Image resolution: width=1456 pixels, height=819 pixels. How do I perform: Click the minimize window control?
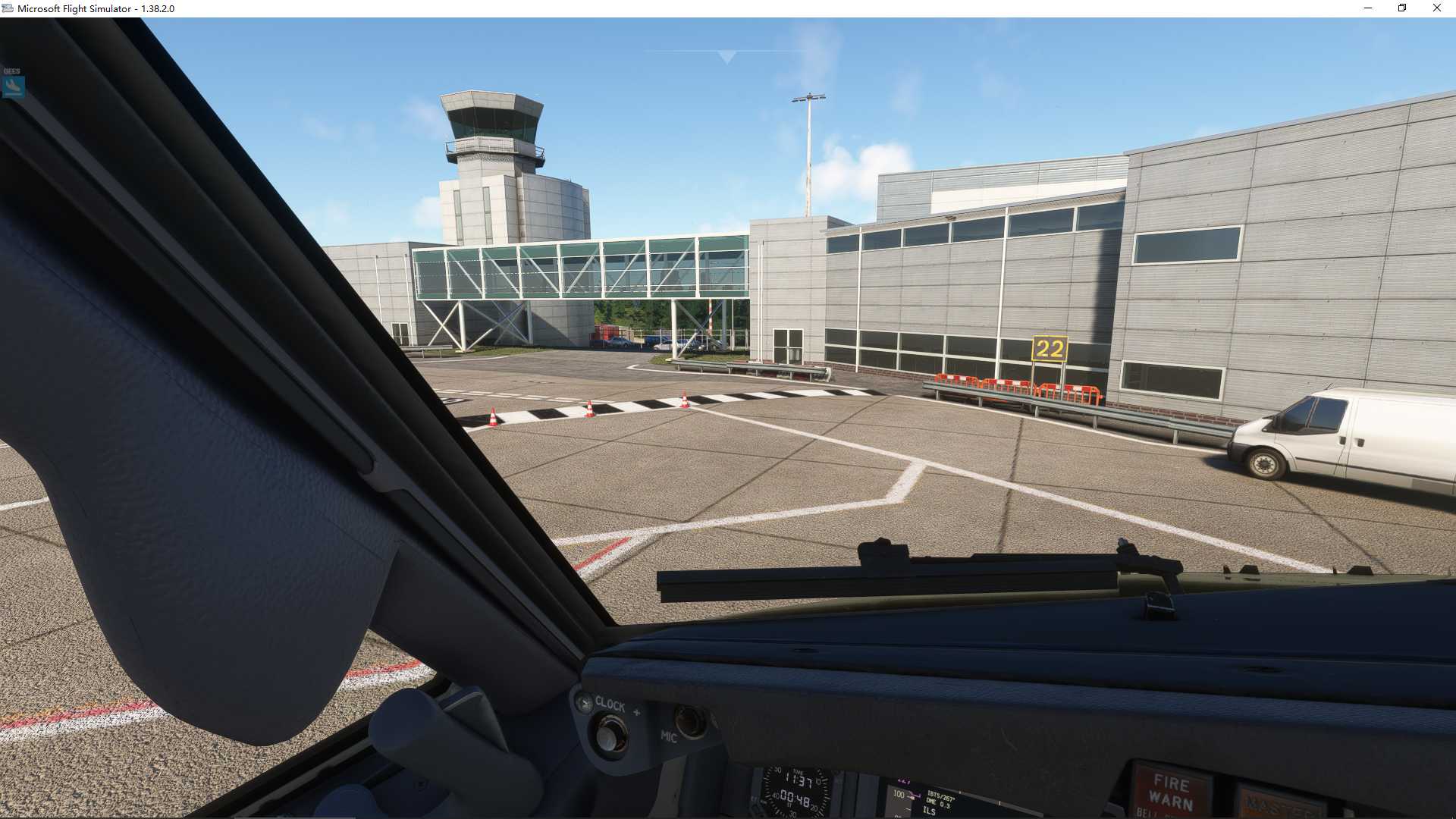tap(1368, 8)
